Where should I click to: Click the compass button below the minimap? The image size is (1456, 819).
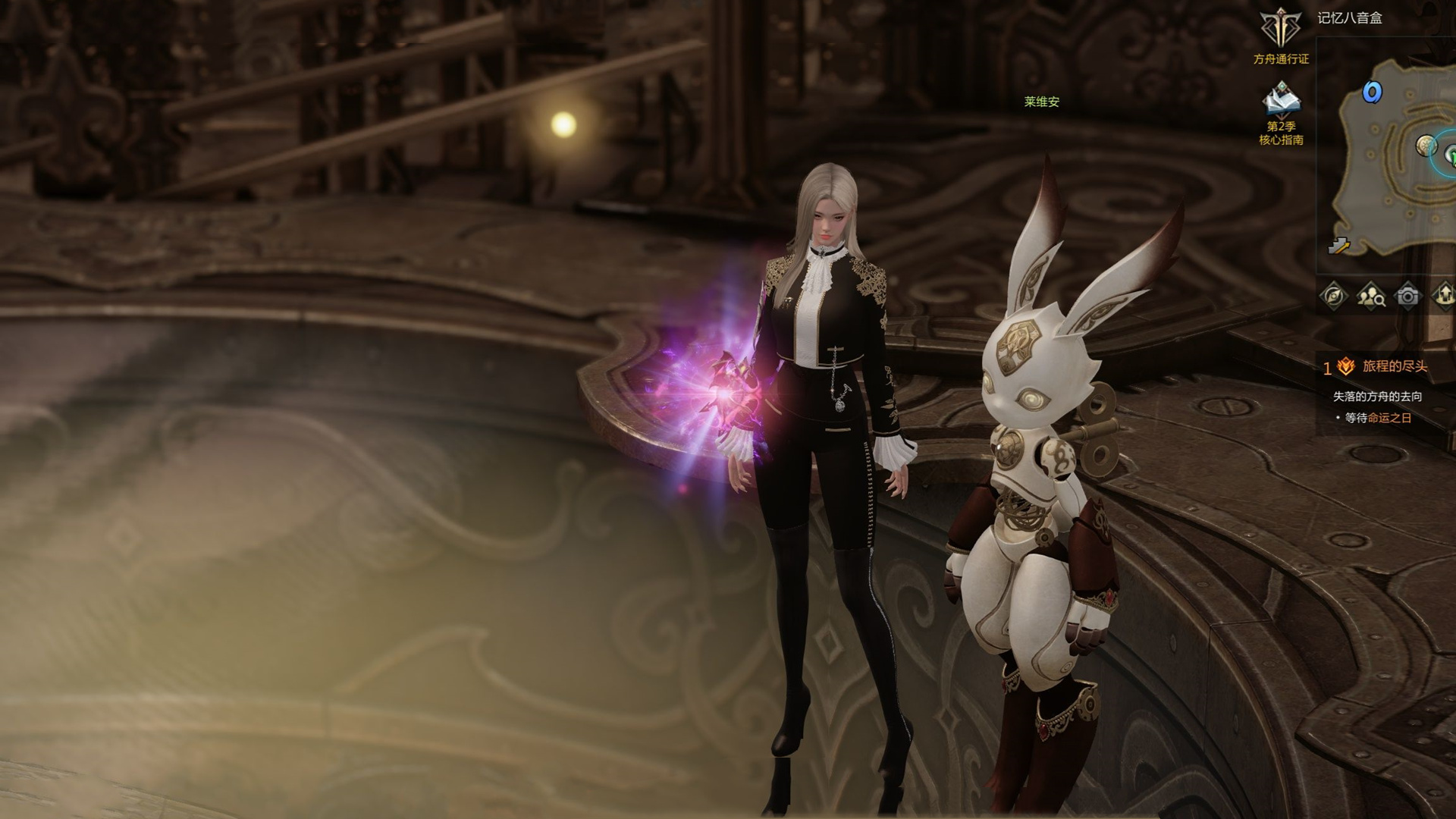click(x=1334, y=296)
